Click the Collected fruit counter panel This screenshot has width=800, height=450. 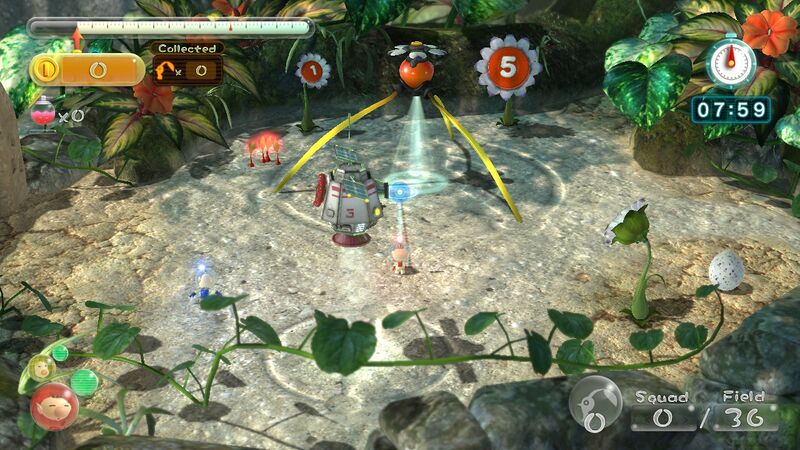click(x=186, y=63)
